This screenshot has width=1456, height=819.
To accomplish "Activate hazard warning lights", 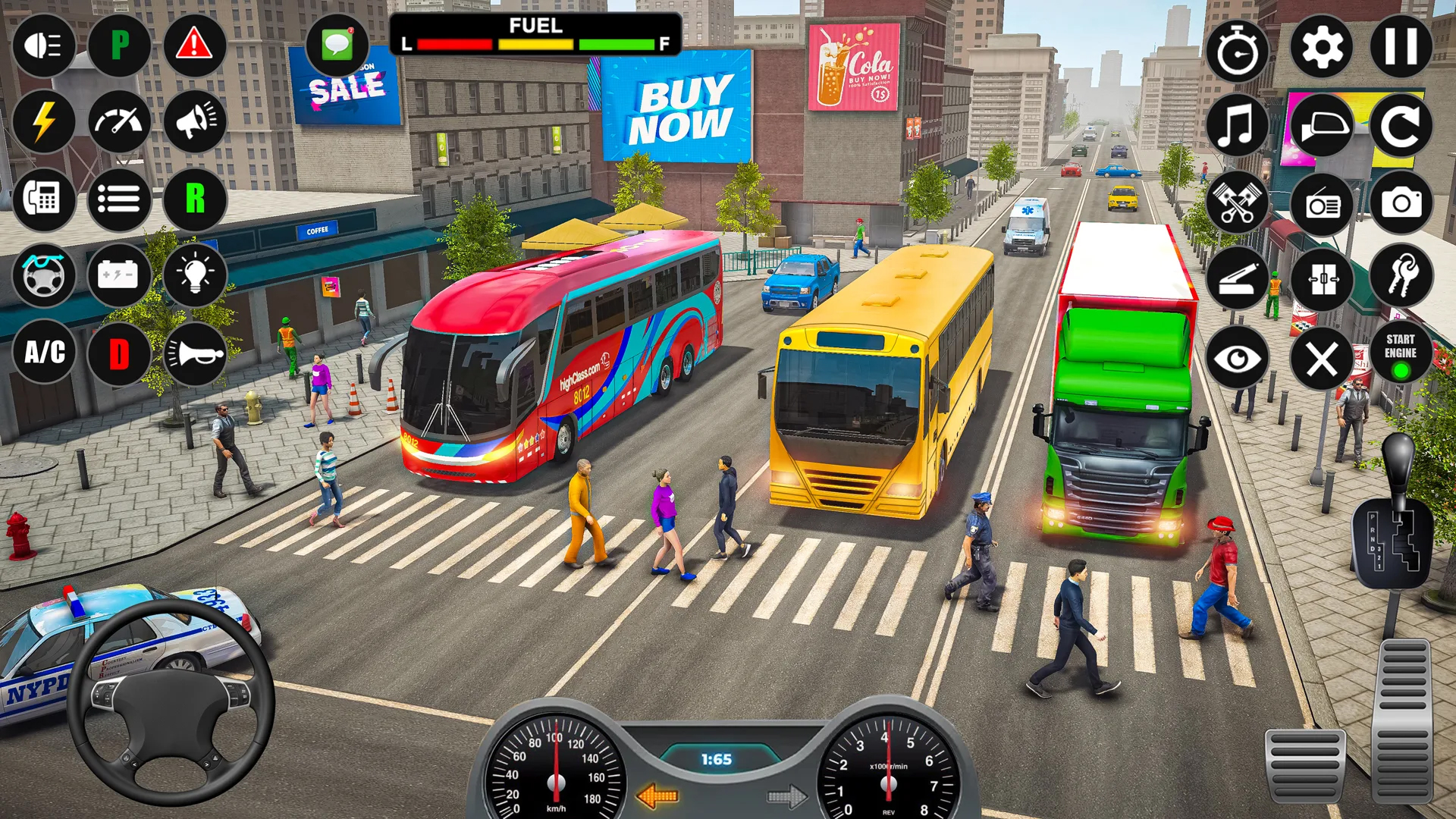I will click(196, 47).
